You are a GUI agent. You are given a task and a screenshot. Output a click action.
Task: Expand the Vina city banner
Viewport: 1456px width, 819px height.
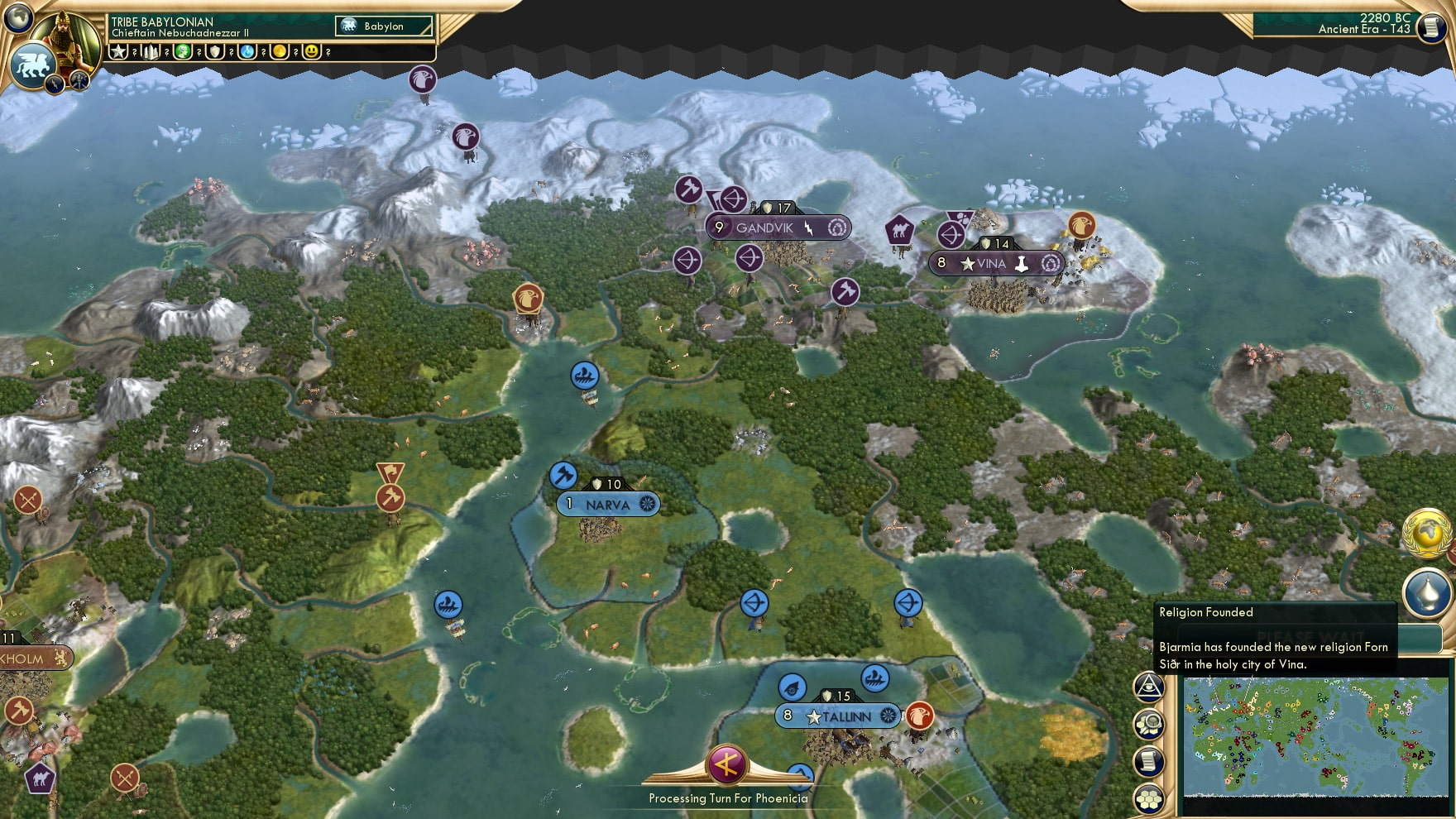tap(996, 263)
